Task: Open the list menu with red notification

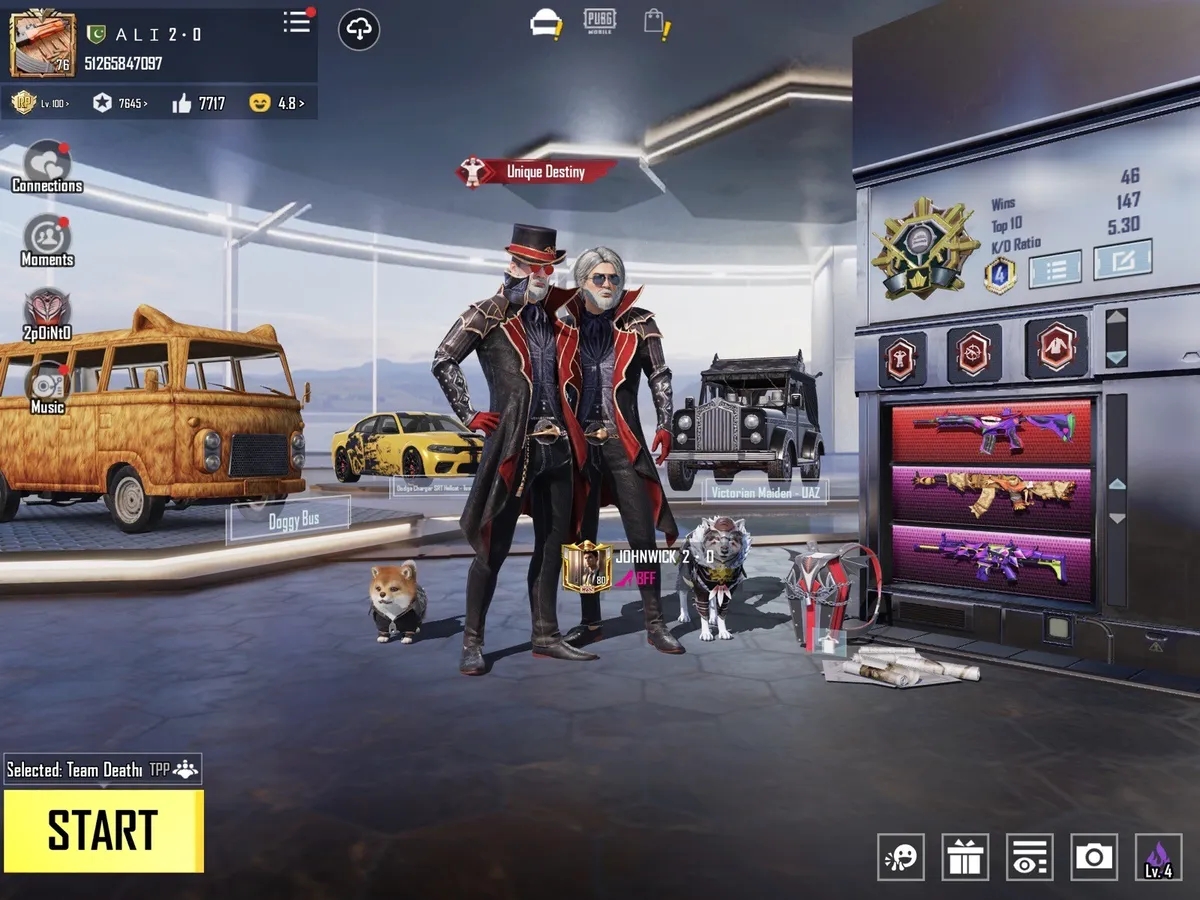Action: [x=296, y=22]
